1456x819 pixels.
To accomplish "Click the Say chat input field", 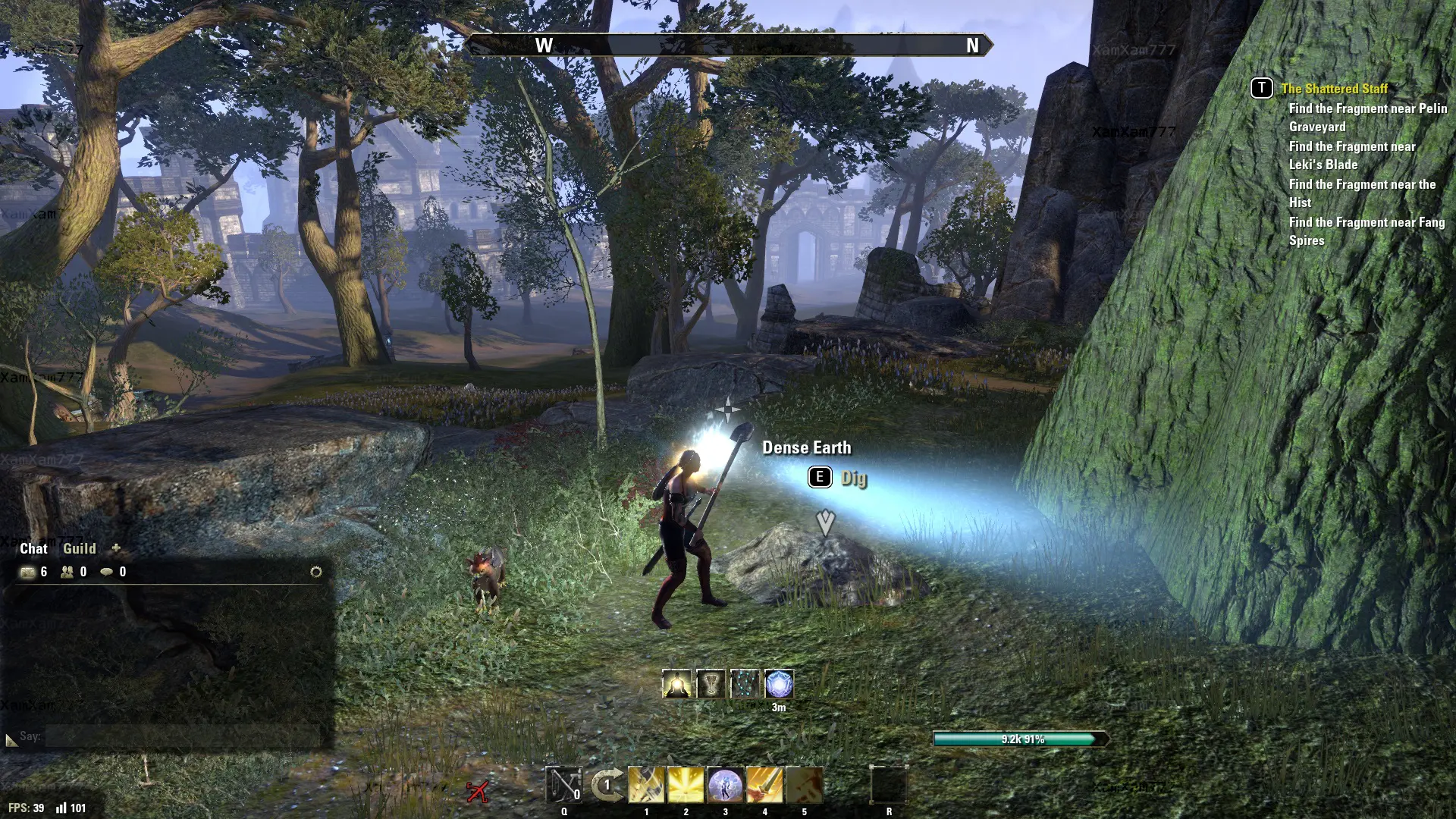I will click(182, 736).
